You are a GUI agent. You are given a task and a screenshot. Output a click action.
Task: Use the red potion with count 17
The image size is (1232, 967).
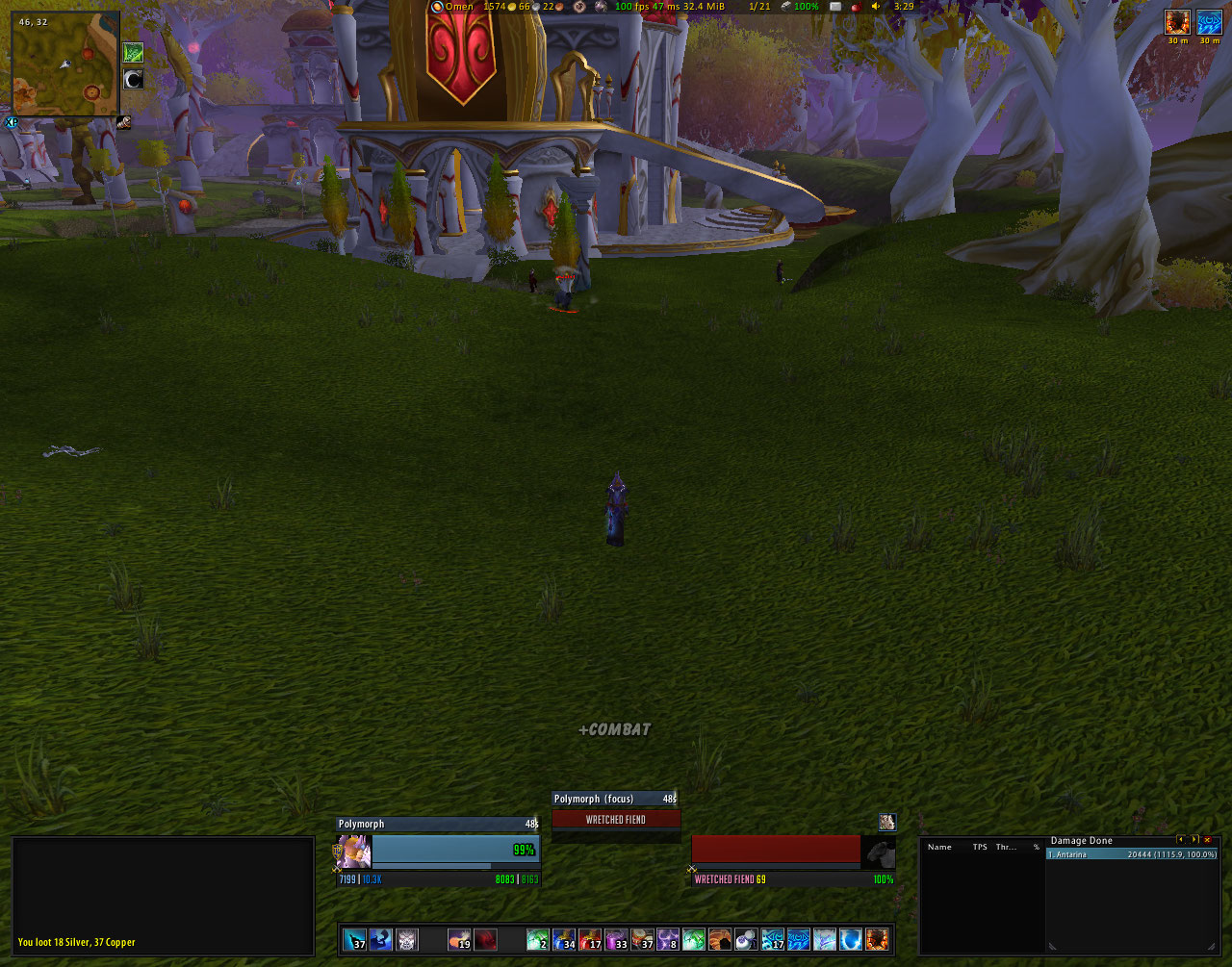click(590, 939)
